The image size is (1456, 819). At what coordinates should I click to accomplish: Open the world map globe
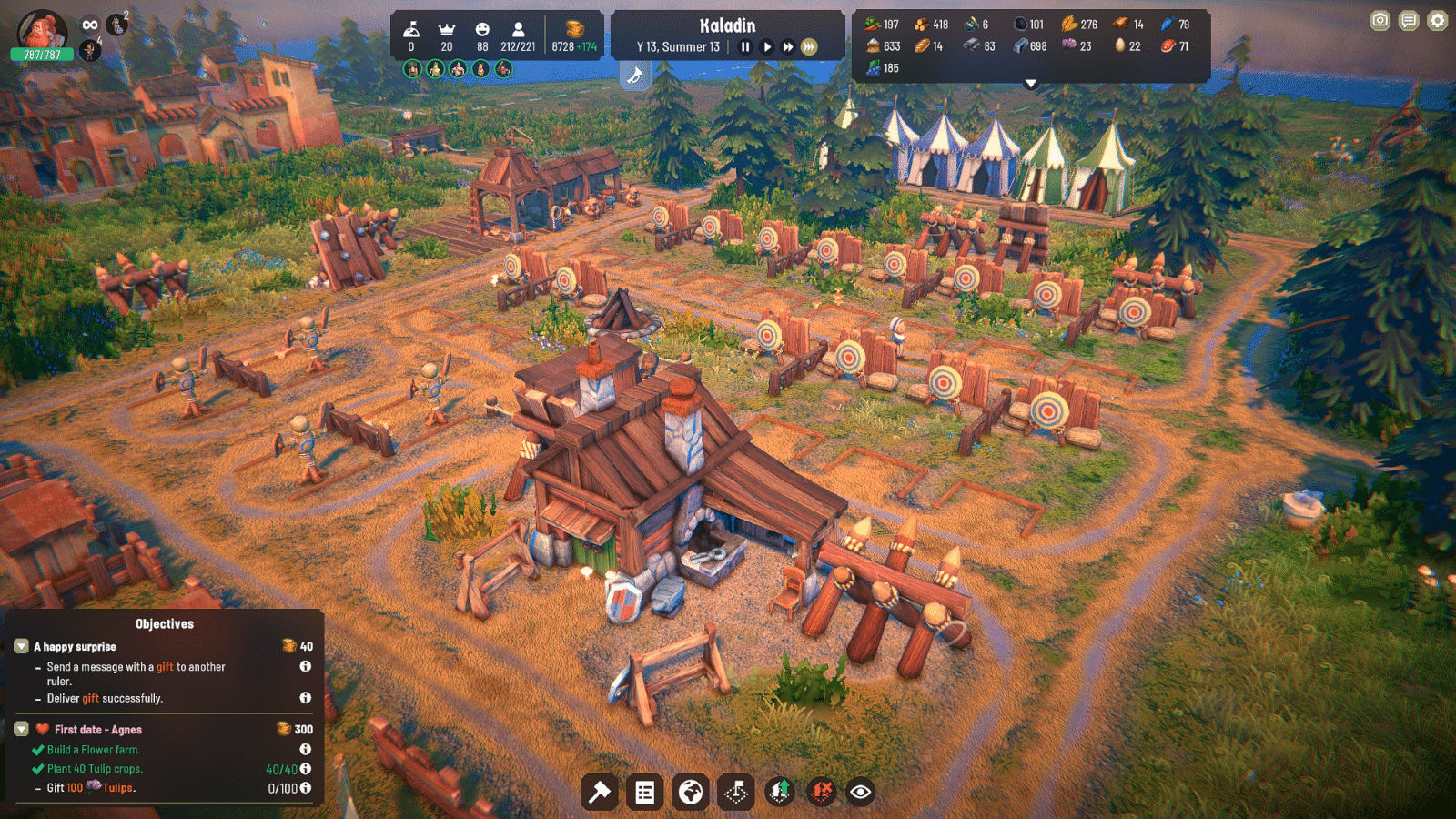tap(691, 792)
